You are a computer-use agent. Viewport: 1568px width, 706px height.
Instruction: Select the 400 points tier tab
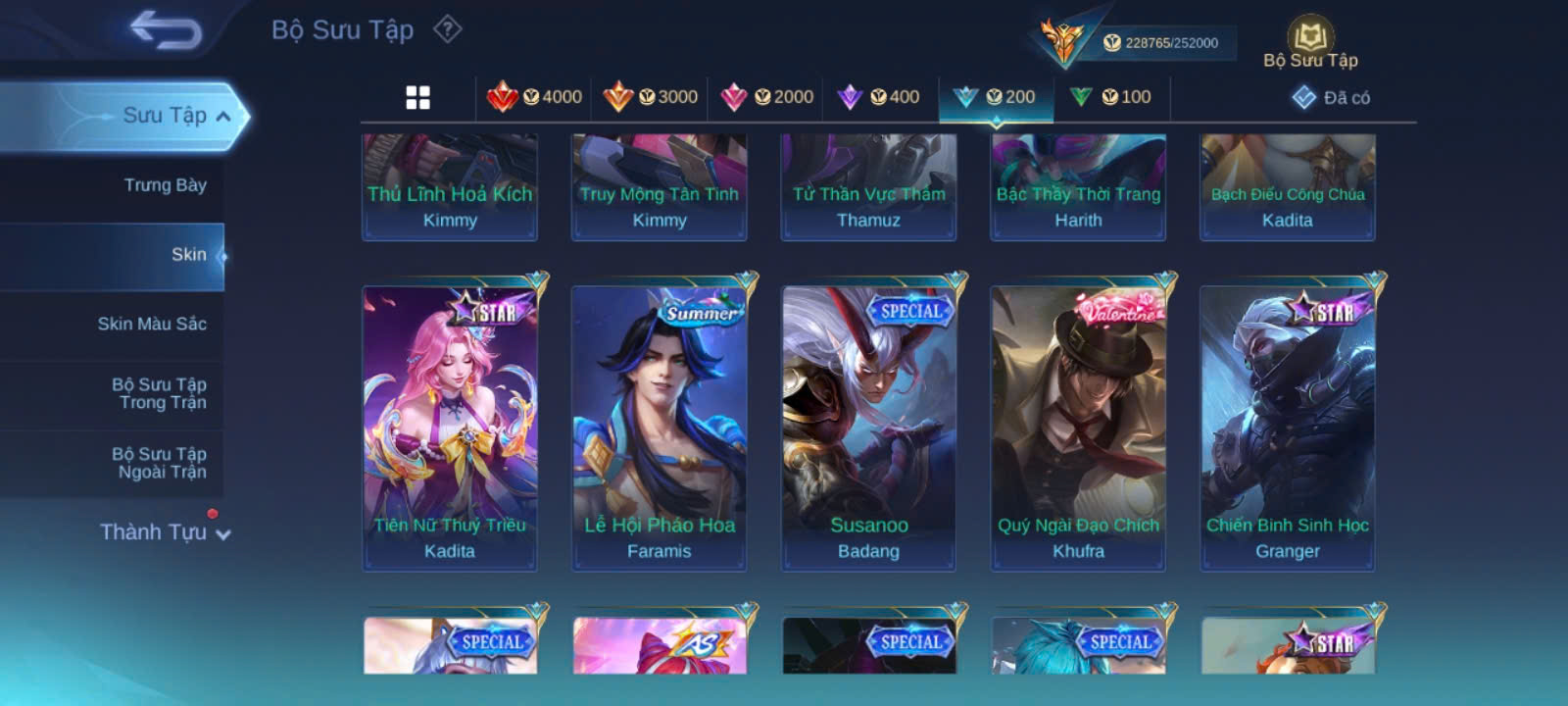coord(879,97)
